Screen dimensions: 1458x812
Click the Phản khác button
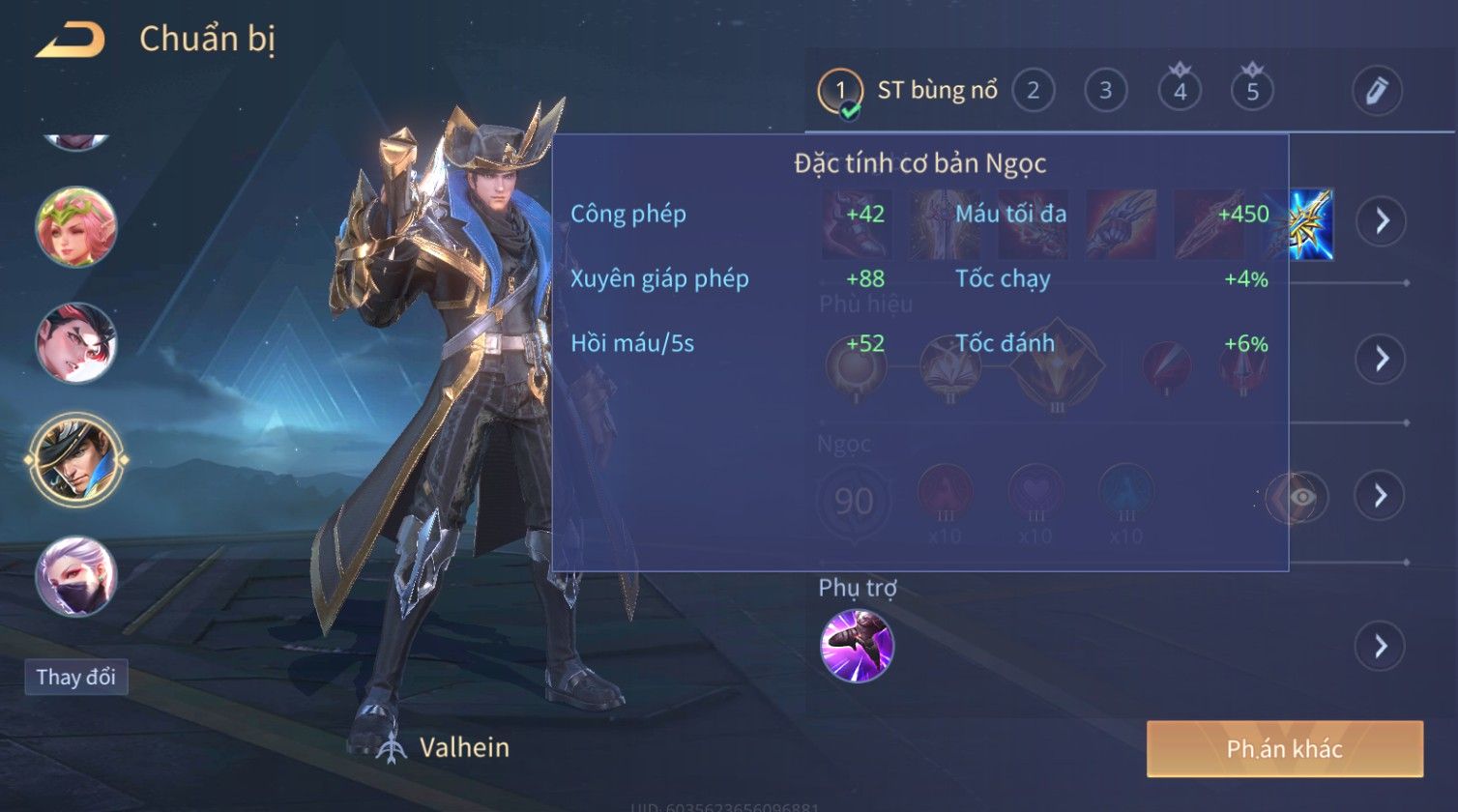tap(1284, 749)
